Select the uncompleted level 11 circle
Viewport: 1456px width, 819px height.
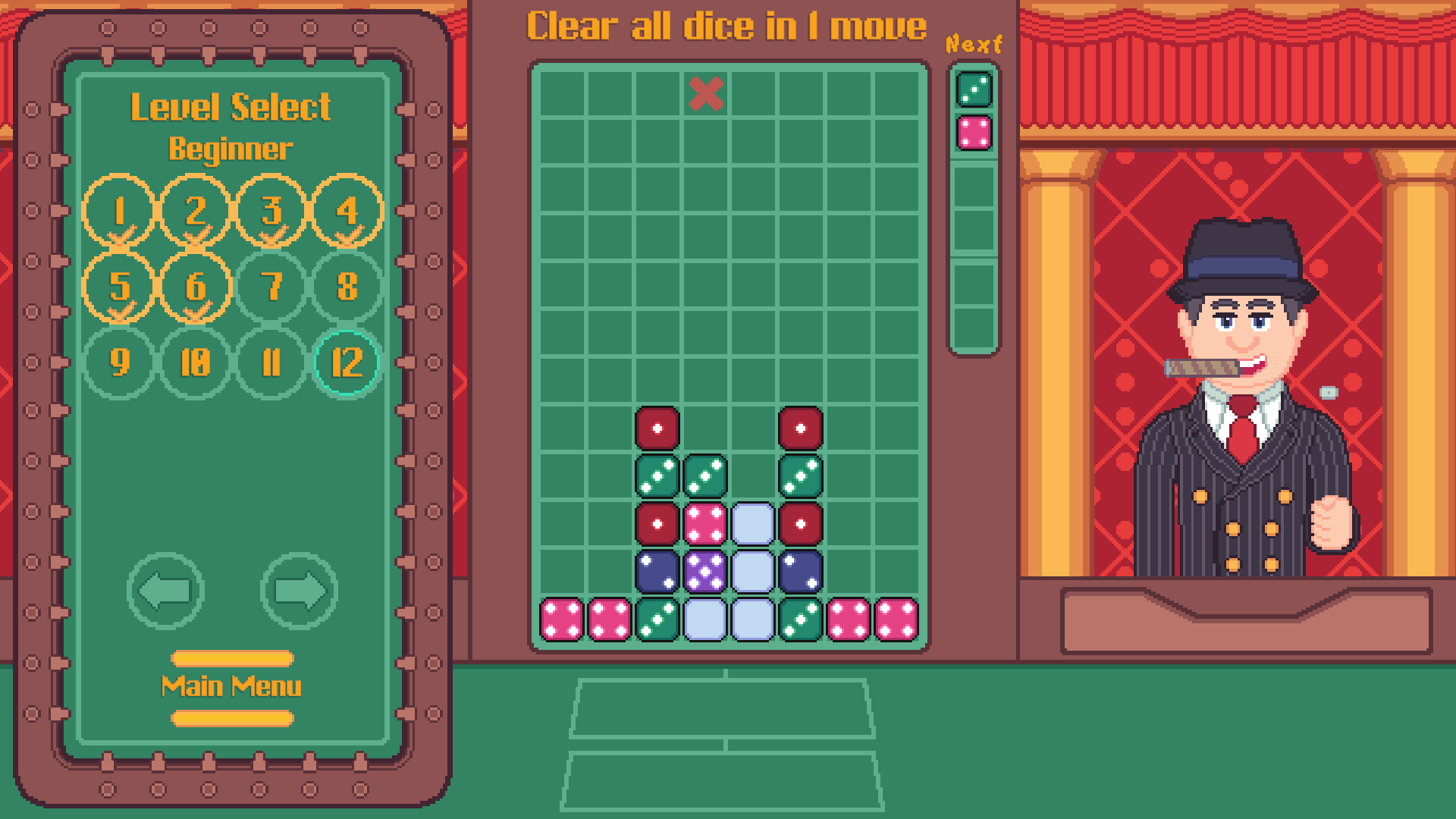coord(270,362)
